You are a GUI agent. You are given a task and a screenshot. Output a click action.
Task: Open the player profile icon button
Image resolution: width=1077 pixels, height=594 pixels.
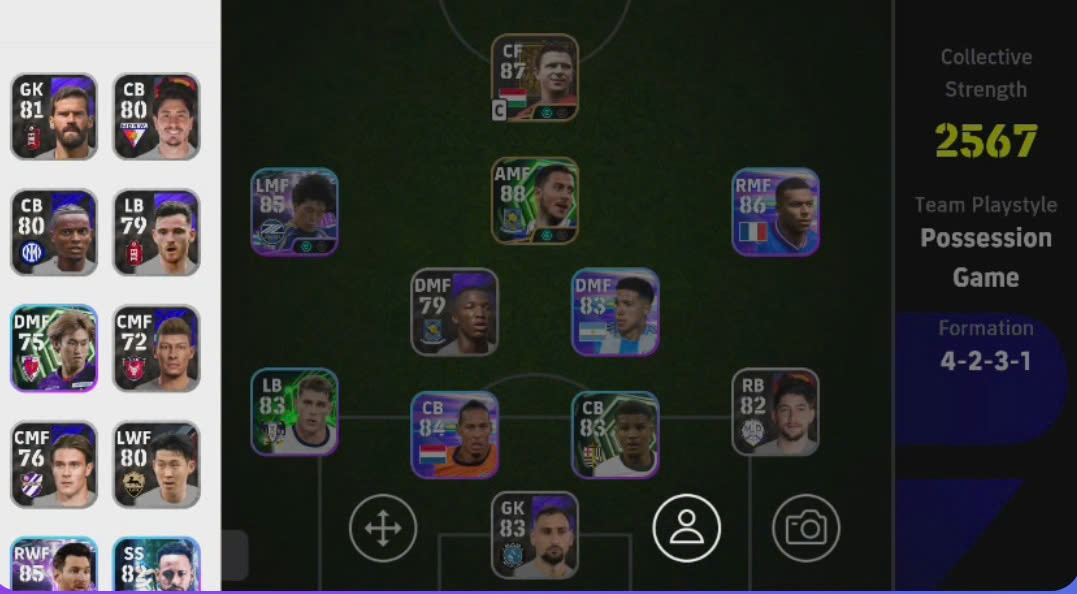687,528
